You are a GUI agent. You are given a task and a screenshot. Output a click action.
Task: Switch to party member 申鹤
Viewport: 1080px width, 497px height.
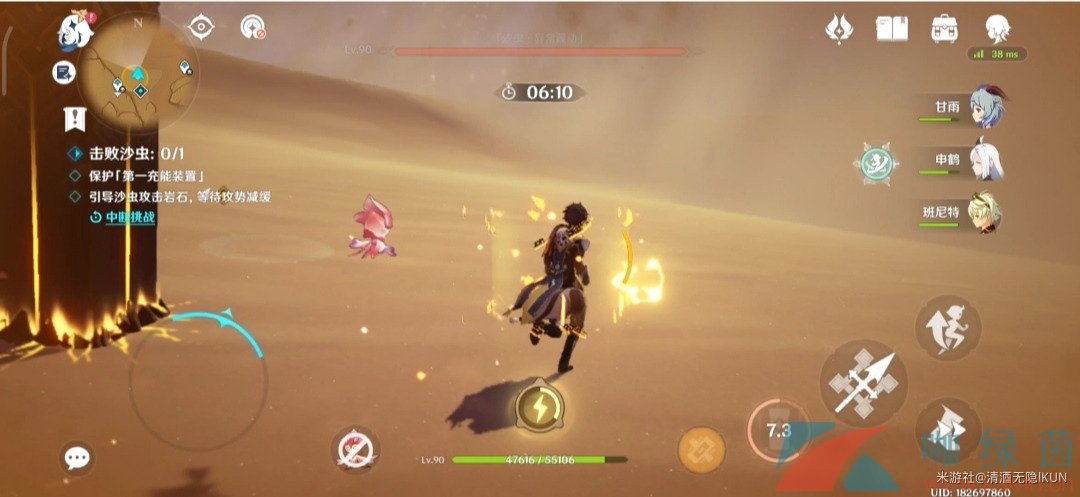(985, 161)
